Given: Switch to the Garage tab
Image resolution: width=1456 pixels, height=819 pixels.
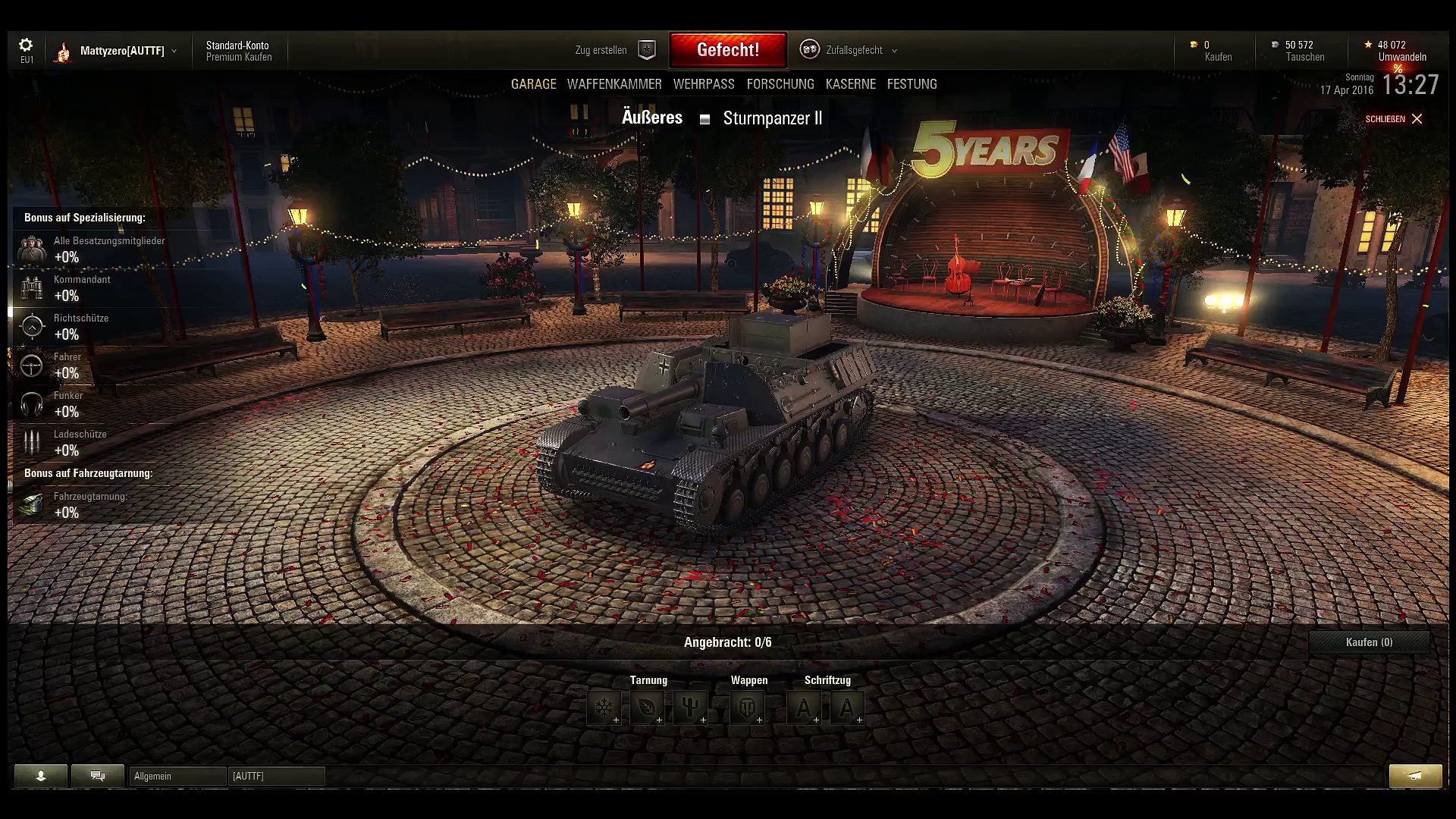Looking at the screenshot, I should coord(533,84).
